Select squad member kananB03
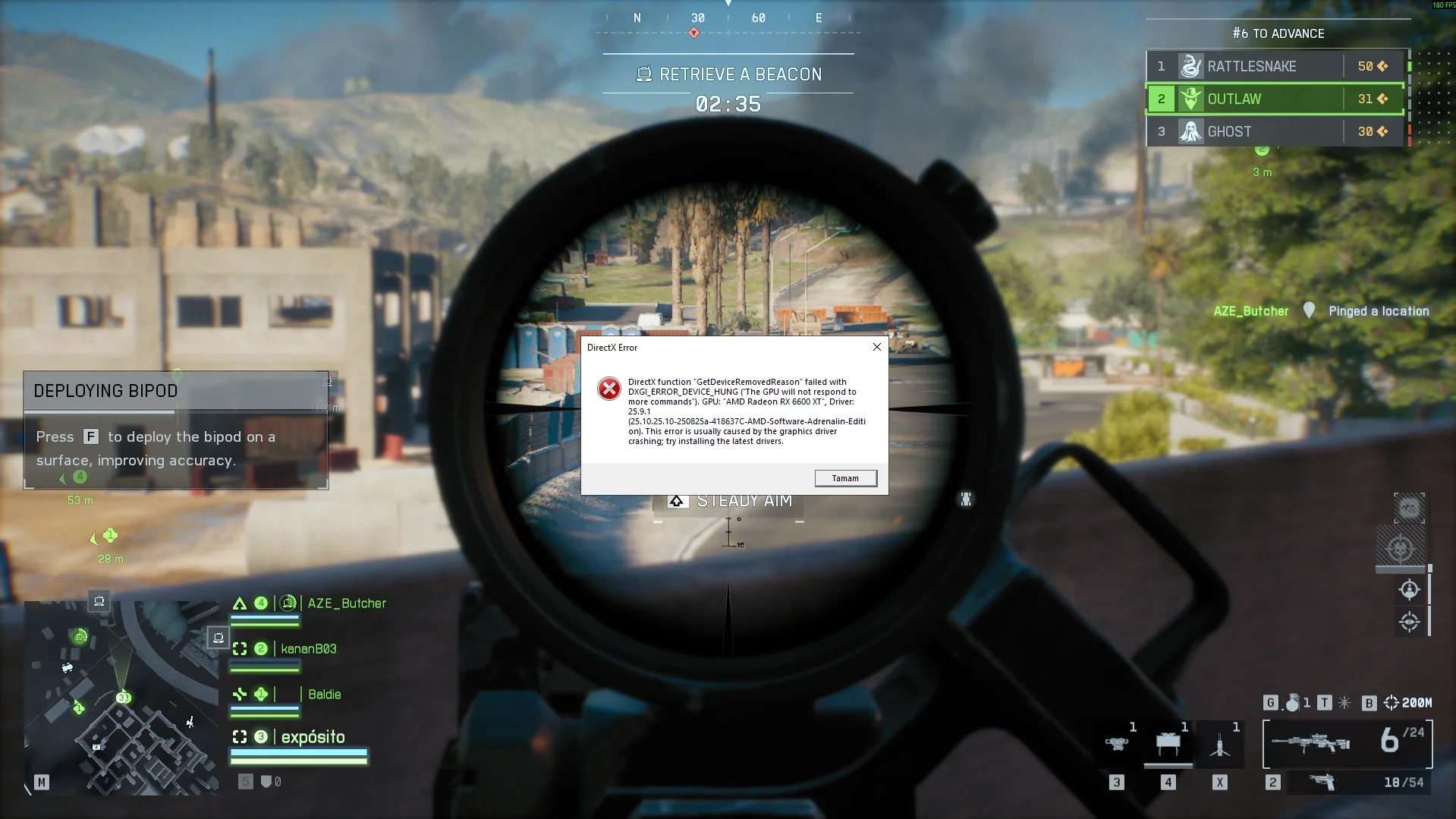The height and width of the screenshot is (819, 1456). 308,649
